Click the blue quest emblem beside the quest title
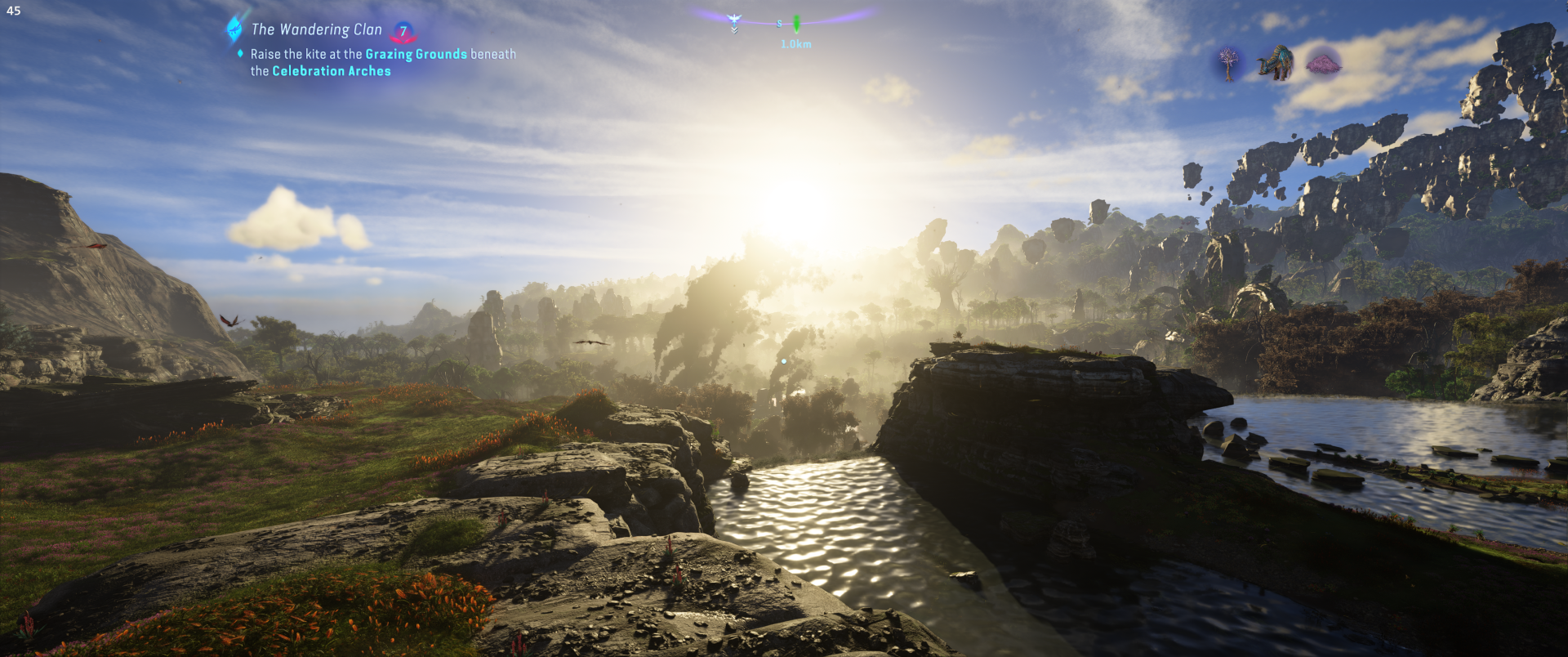This screenshot has width=1568, height=657. point(235,29)
